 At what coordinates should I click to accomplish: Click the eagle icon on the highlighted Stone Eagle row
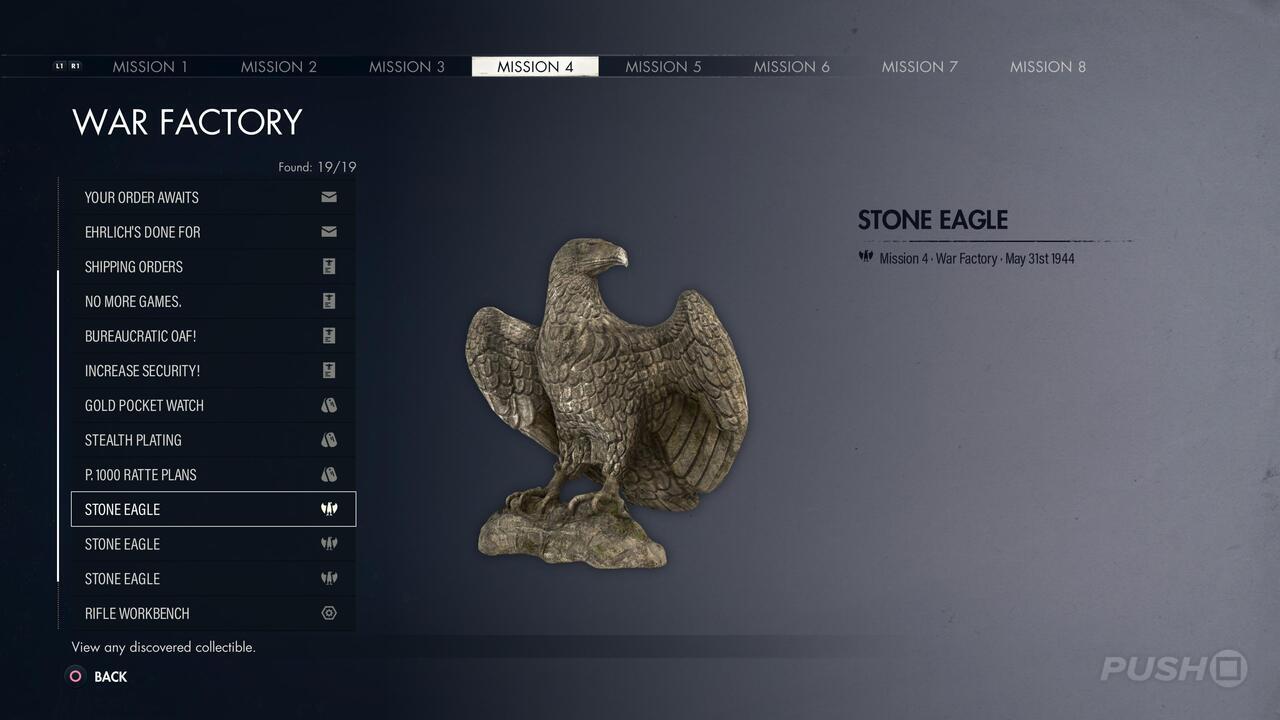(x=329, y=509)
